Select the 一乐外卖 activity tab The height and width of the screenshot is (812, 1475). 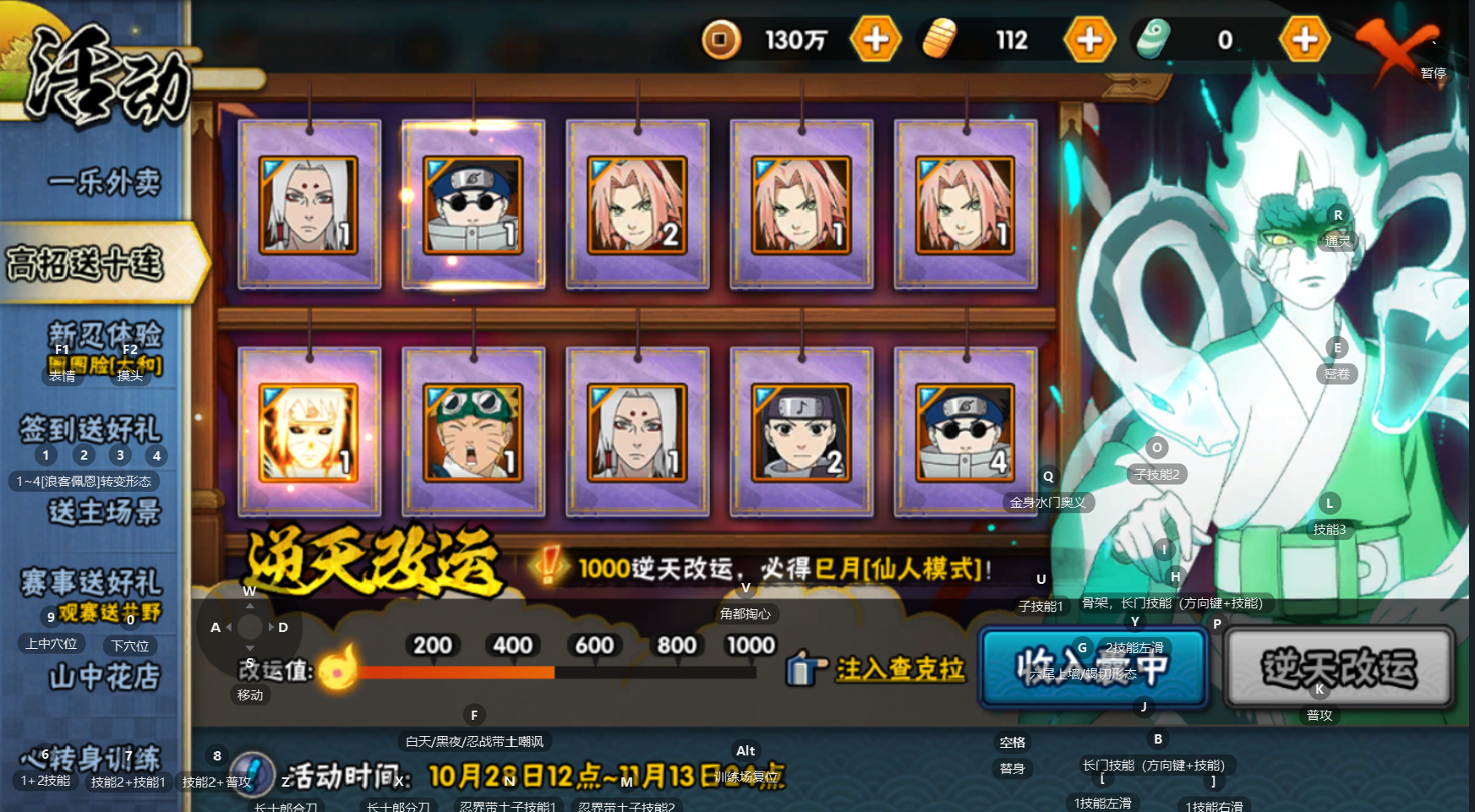104,182
